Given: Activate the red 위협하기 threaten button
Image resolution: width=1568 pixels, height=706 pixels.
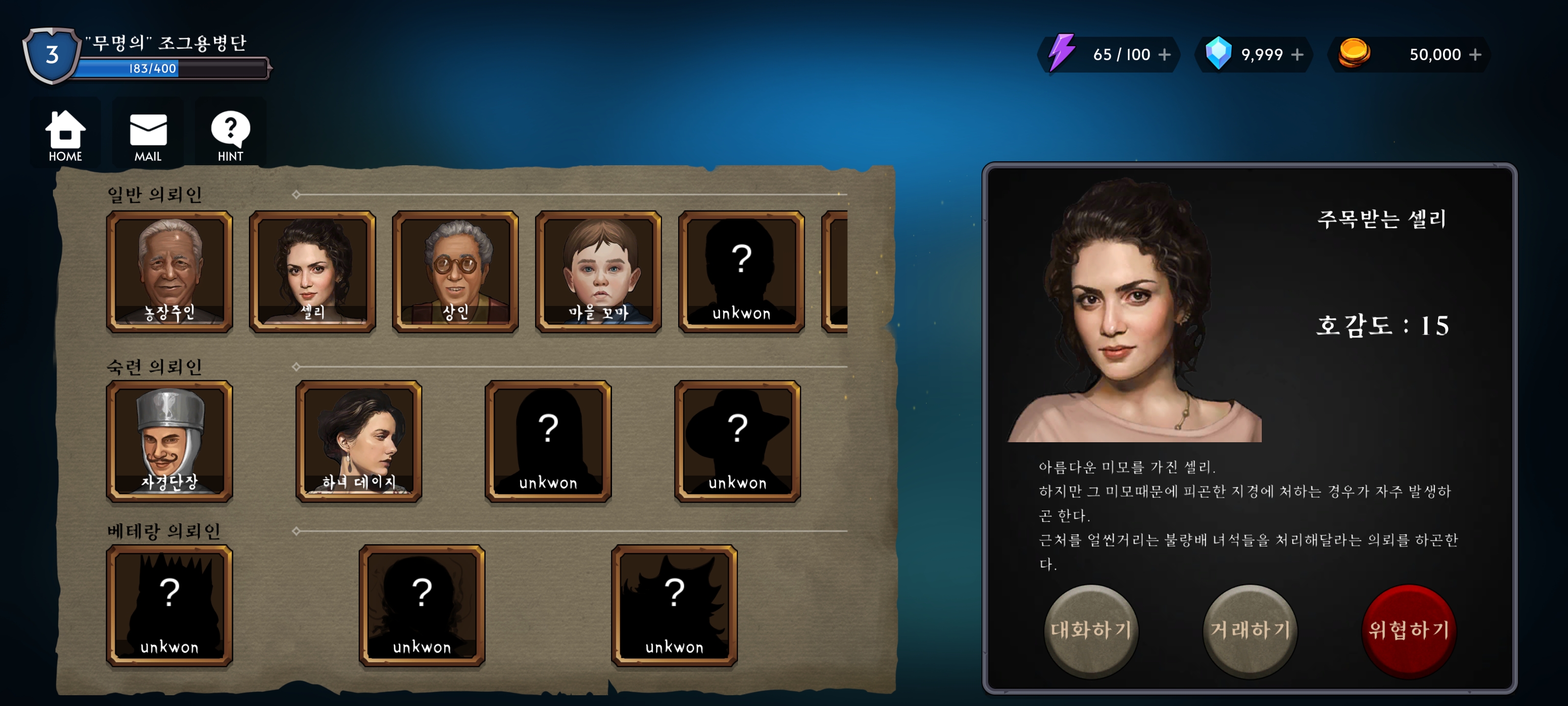Looking at the screenshot, I should coord(1409,630).
